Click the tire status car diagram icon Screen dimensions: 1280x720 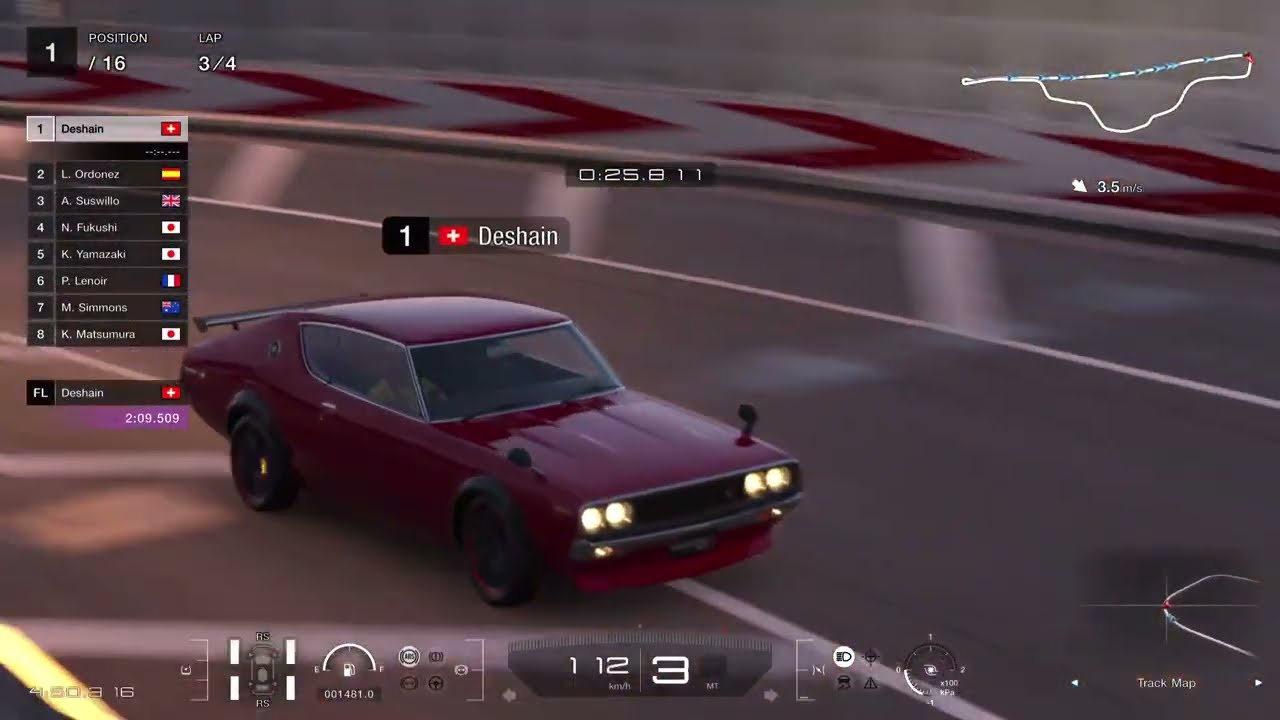pos(262,668)
